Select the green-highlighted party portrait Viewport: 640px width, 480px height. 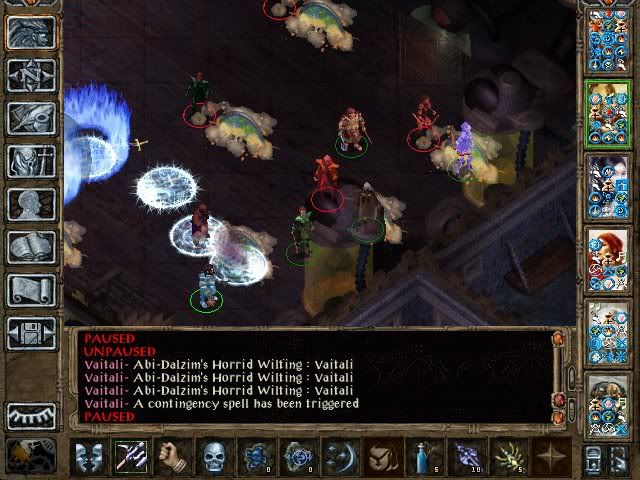click(x=606, y=111)
